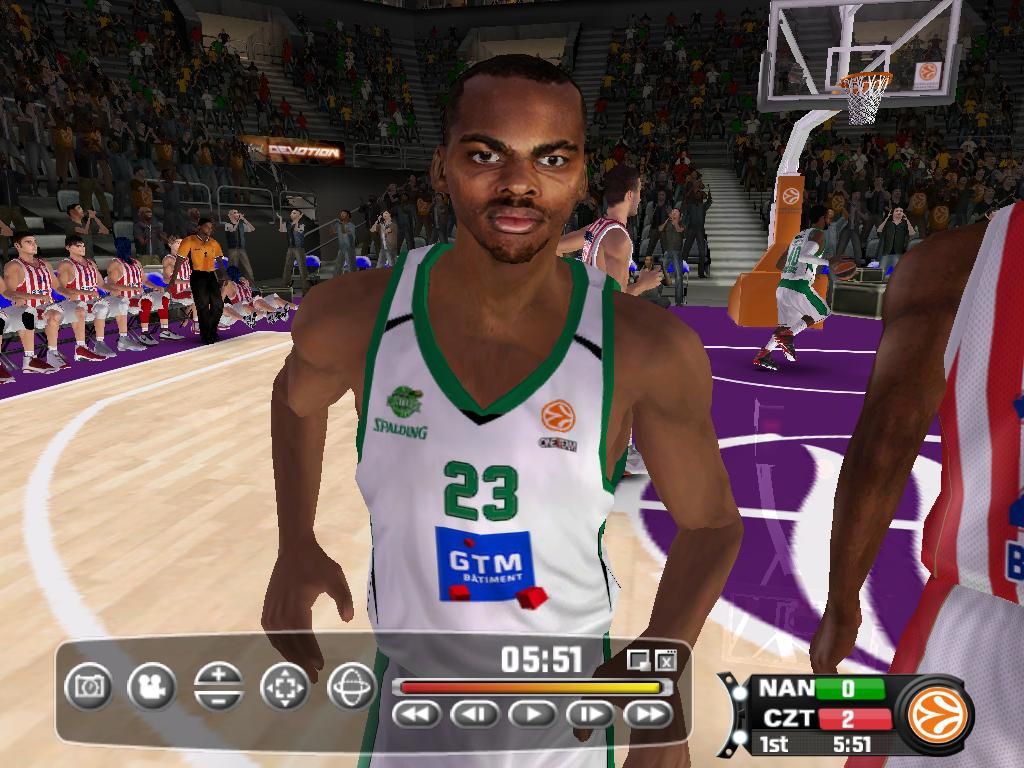Close the replay control panel
This screenshot has width=1024, height=768.
[666, 660]
